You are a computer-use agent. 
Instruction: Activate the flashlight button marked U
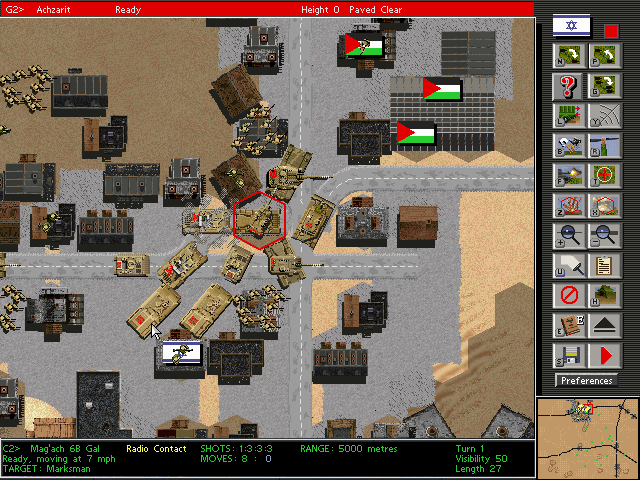(567, 266)
